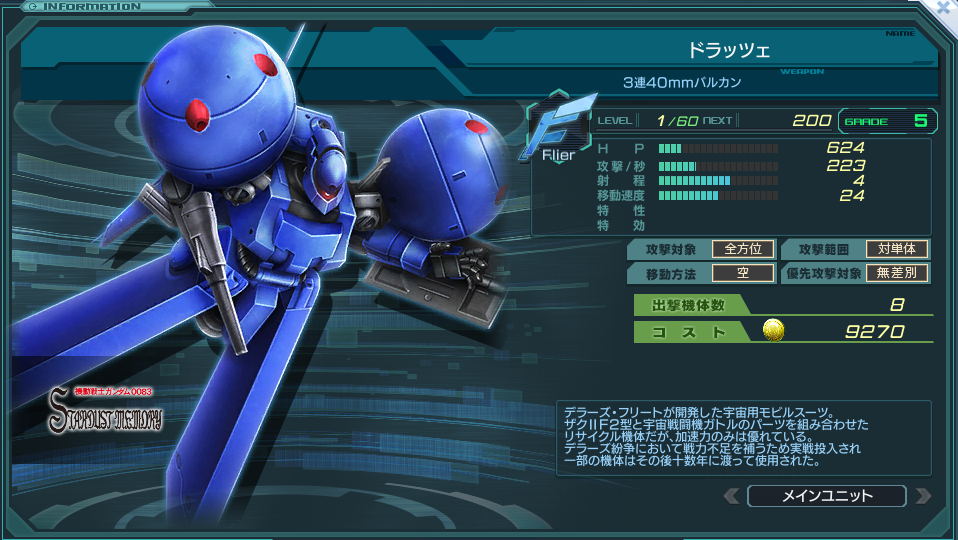Close the unit information window
The height and width of the screenshot is (540, 958).
pos(945,8)
